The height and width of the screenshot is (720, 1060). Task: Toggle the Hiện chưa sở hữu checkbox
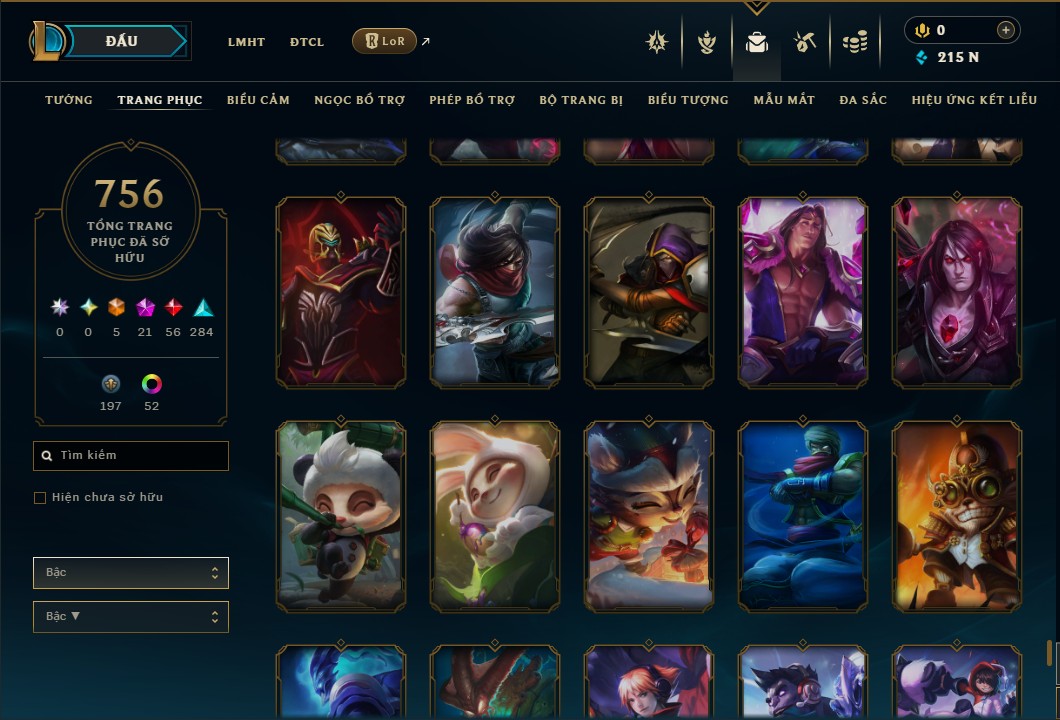[40, 498]
